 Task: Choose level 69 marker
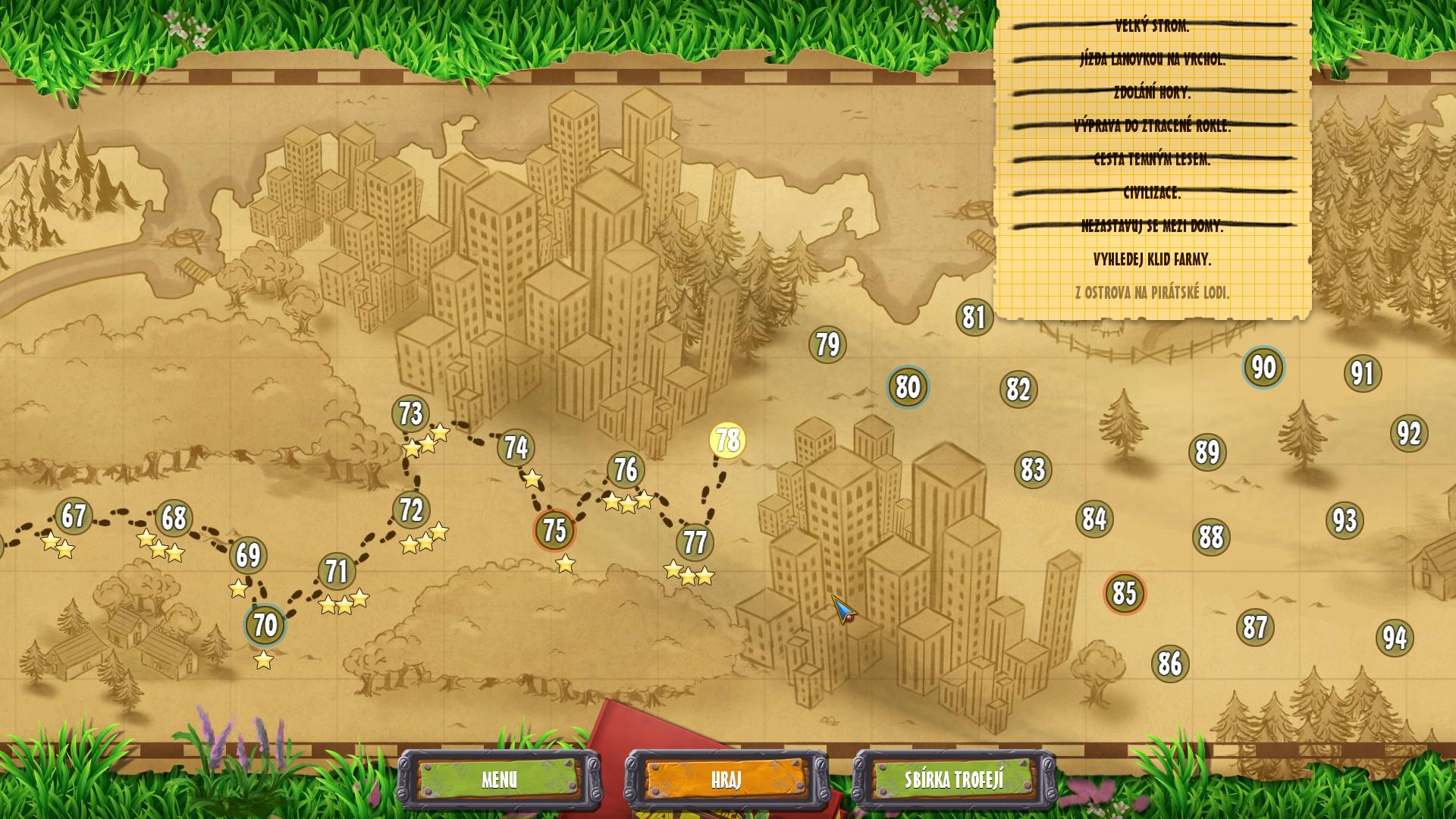[248, 556]
